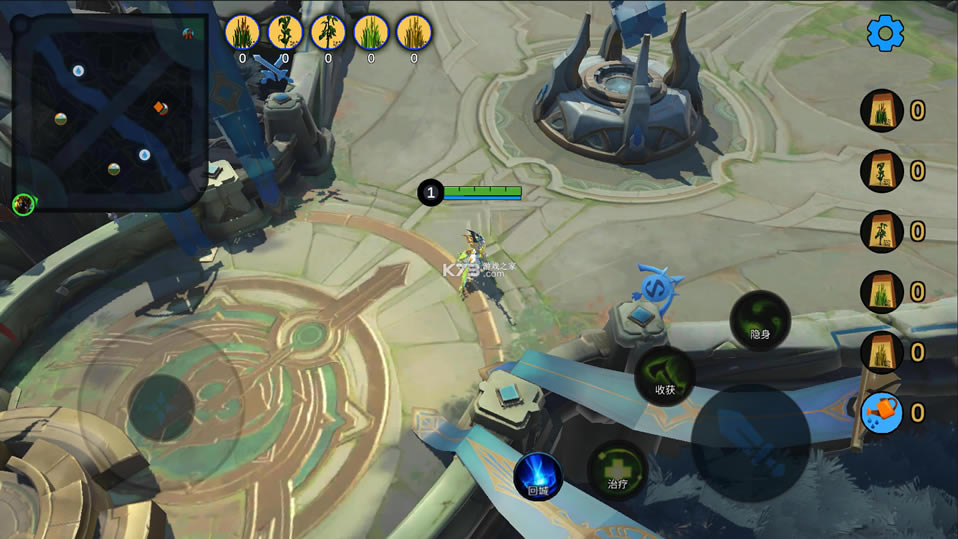Screen dimensions: 958x539
Task: Cast the 治疗 heal ability
Action: [617, 470]
